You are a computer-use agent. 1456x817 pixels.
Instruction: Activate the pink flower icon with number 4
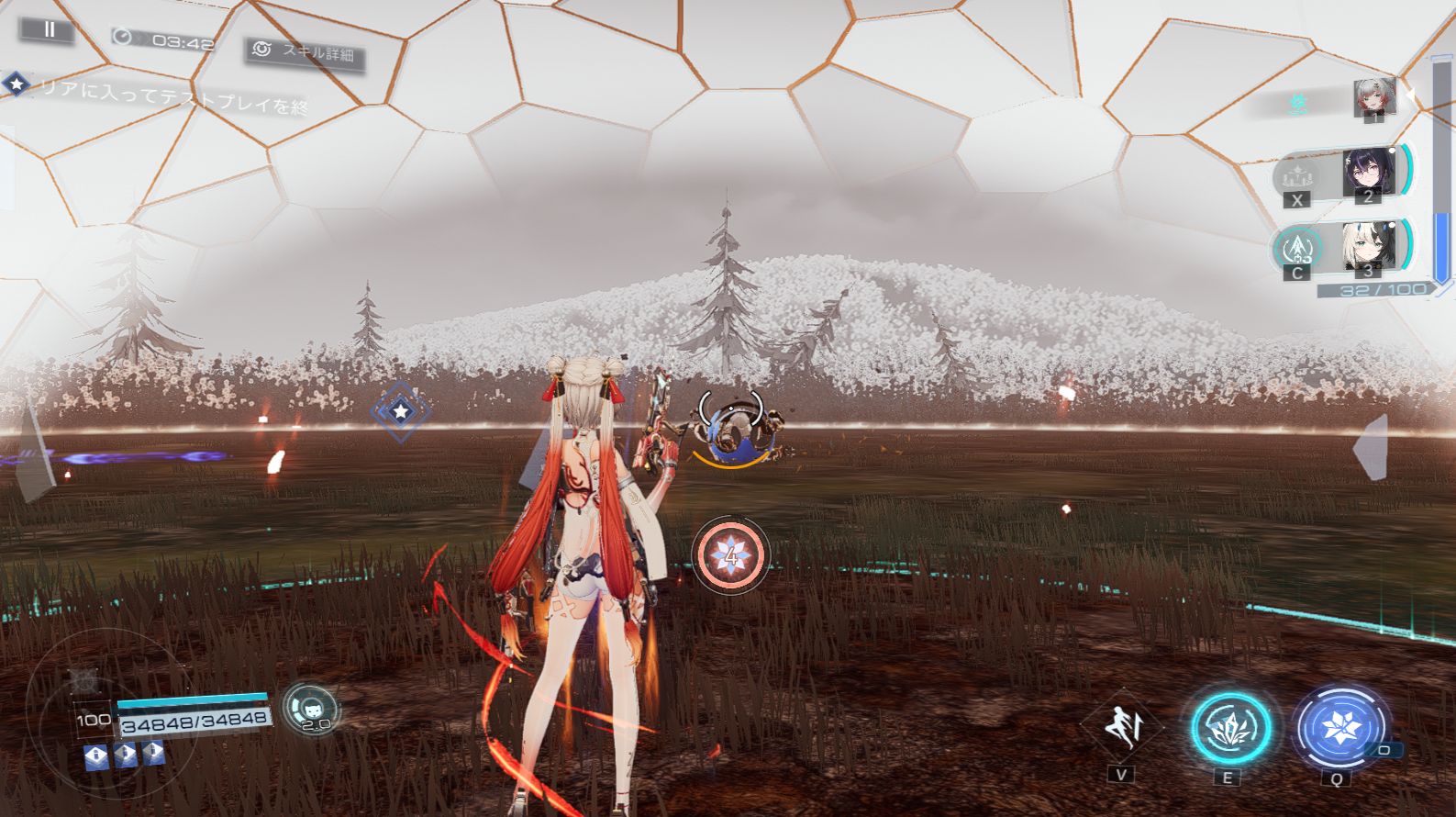(x=730, y=554)
